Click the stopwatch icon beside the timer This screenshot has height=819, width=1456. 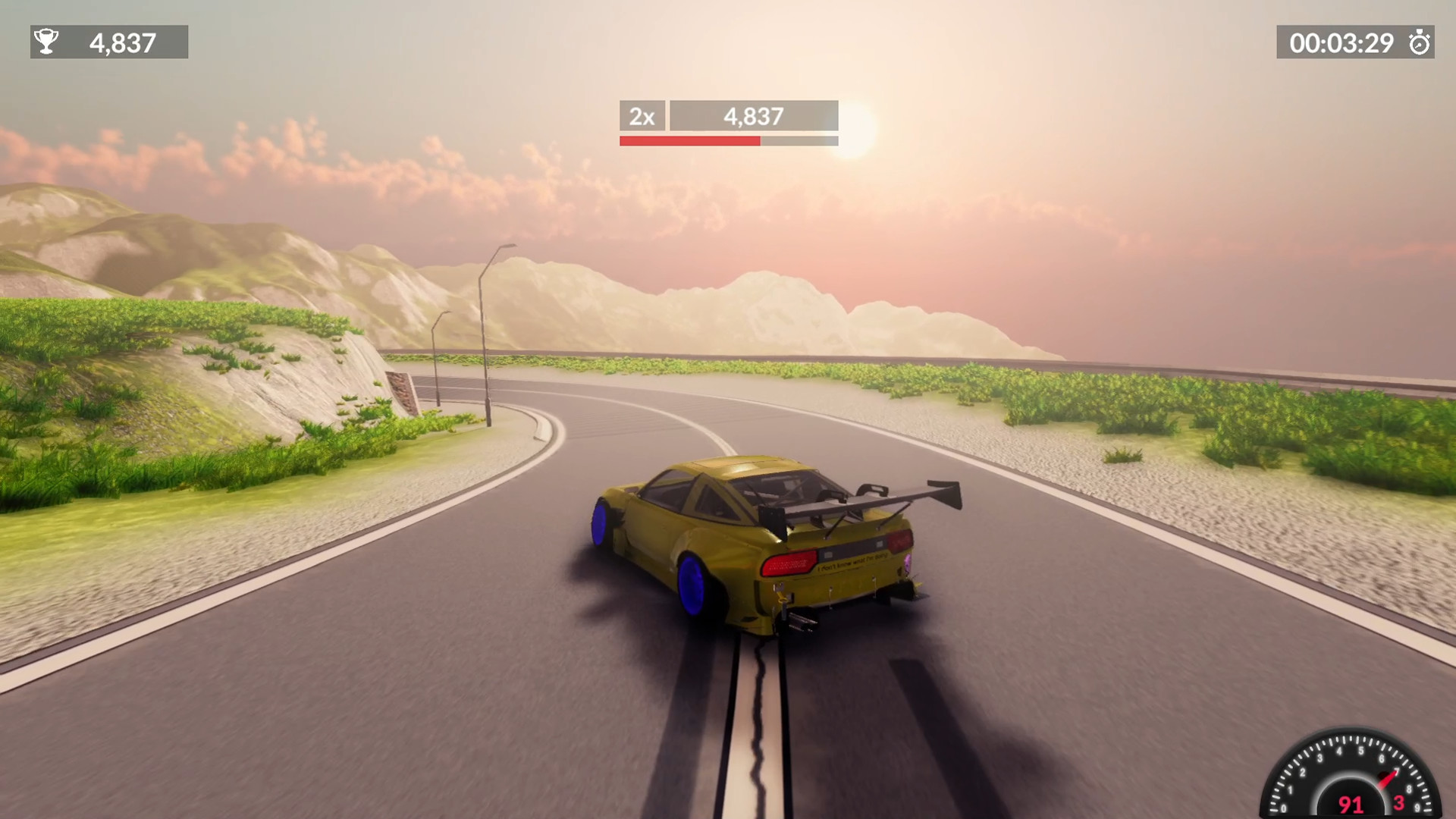pos(1421,43)
